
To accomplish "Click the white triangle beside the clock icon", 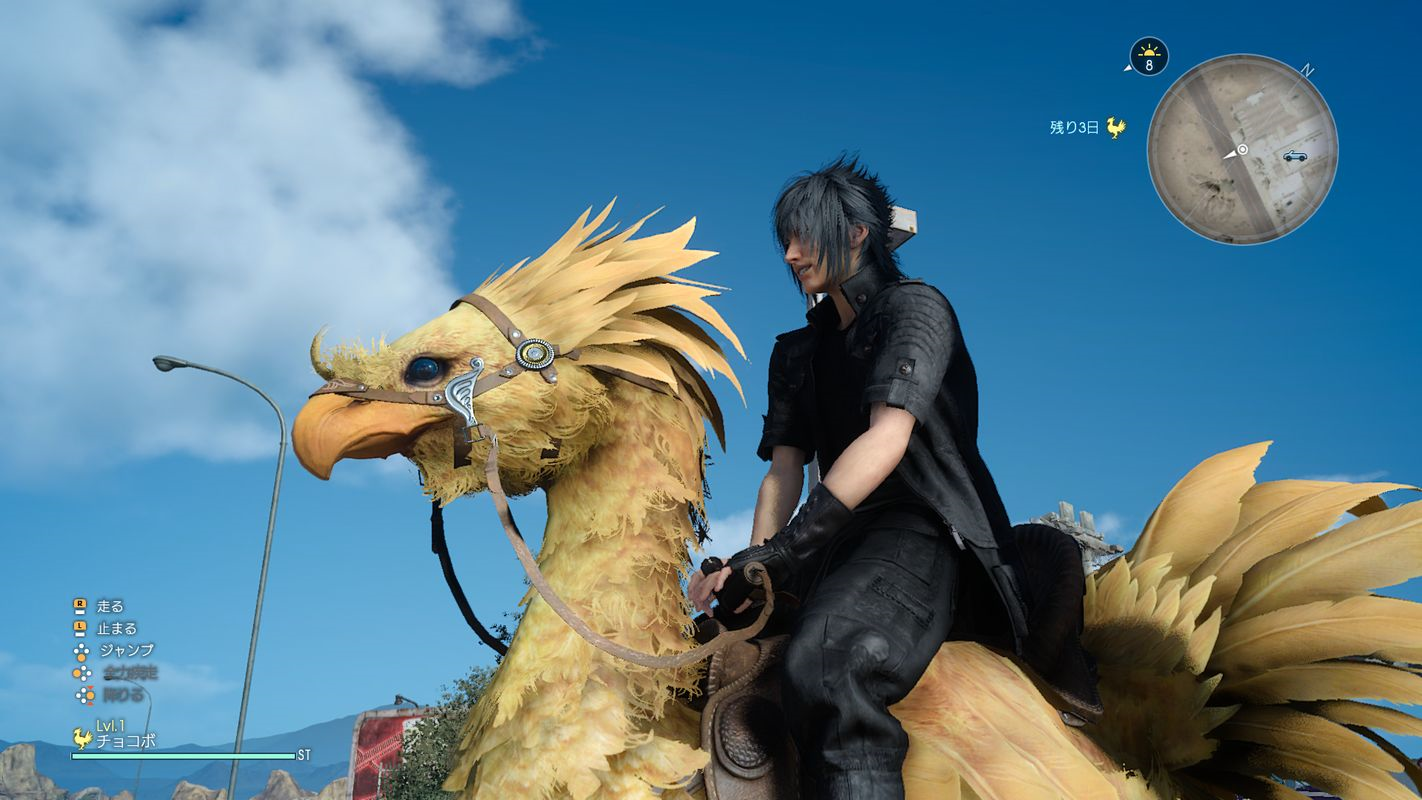I will [1128, 68].
